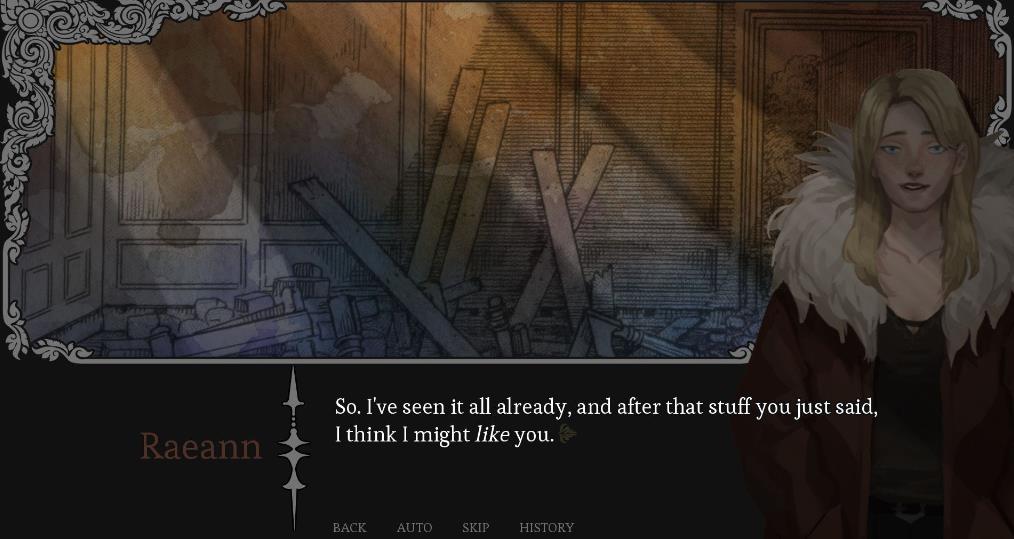Click the dialogue continue leaf indicator

click(568, 434)
